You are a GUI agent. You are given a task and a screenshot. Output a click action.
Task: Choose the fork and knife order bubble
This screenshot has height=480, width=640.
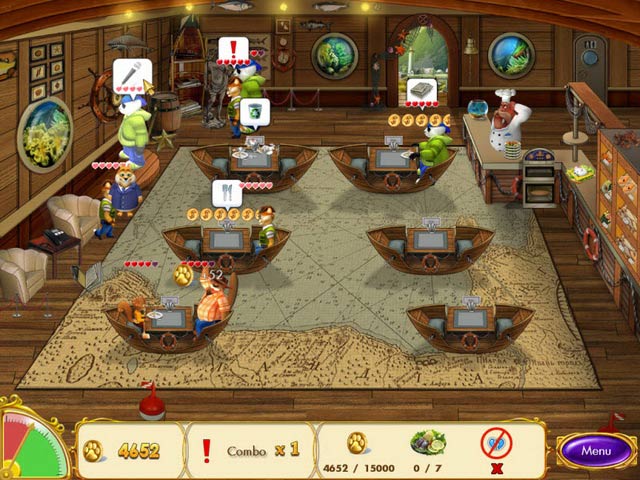[x=226, y=192]
